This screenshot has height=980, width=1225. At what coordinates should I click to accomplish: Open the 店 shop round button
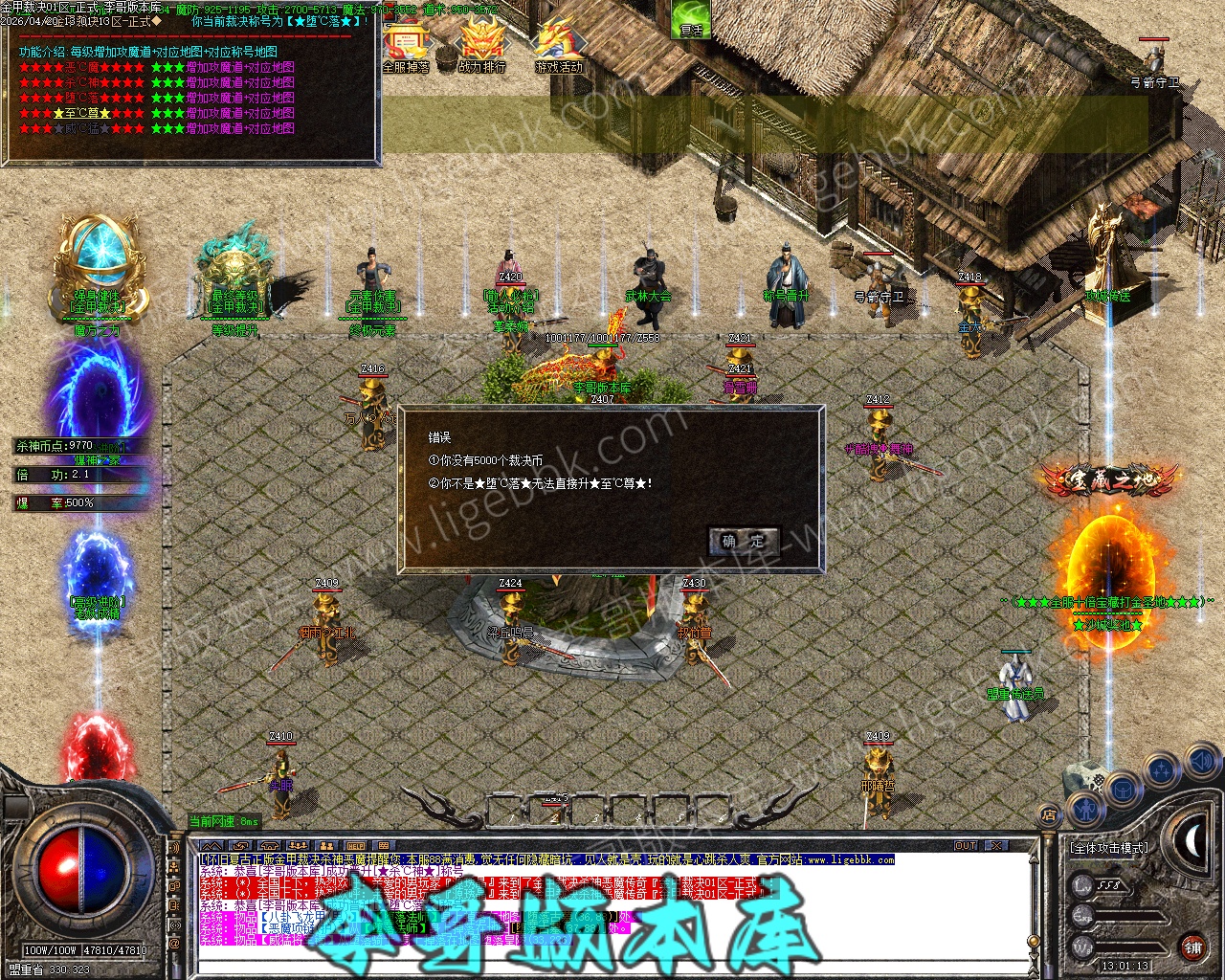(1049, 815)
